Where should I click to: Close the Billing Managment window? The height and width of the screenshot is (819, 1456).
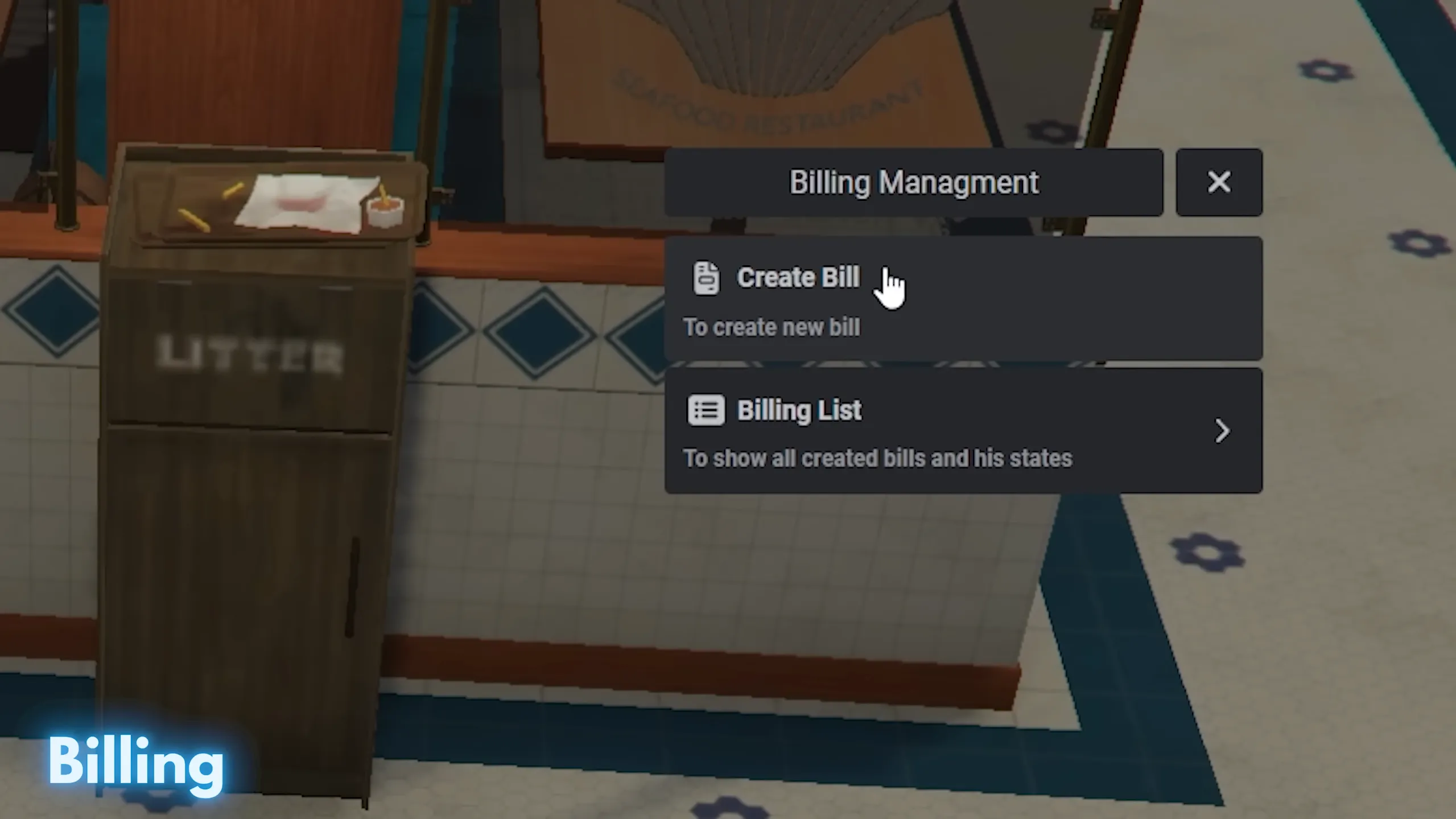point(1219,182)
